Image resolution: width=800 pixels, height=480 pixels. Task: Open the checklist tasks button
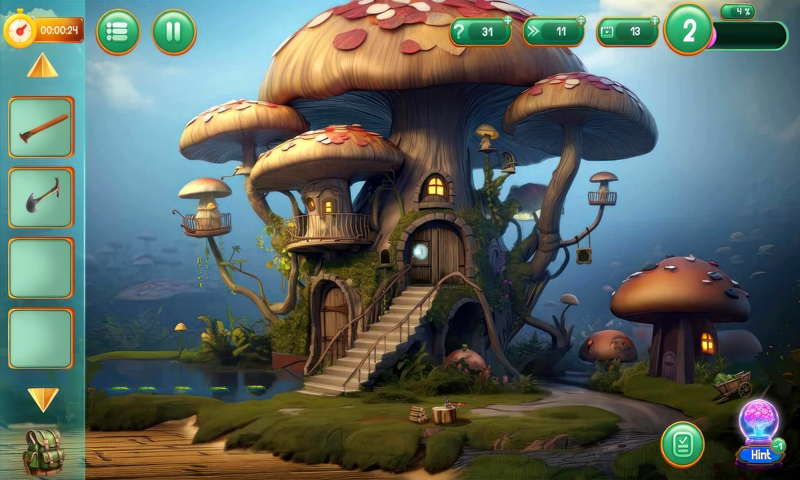pos(682,444)
